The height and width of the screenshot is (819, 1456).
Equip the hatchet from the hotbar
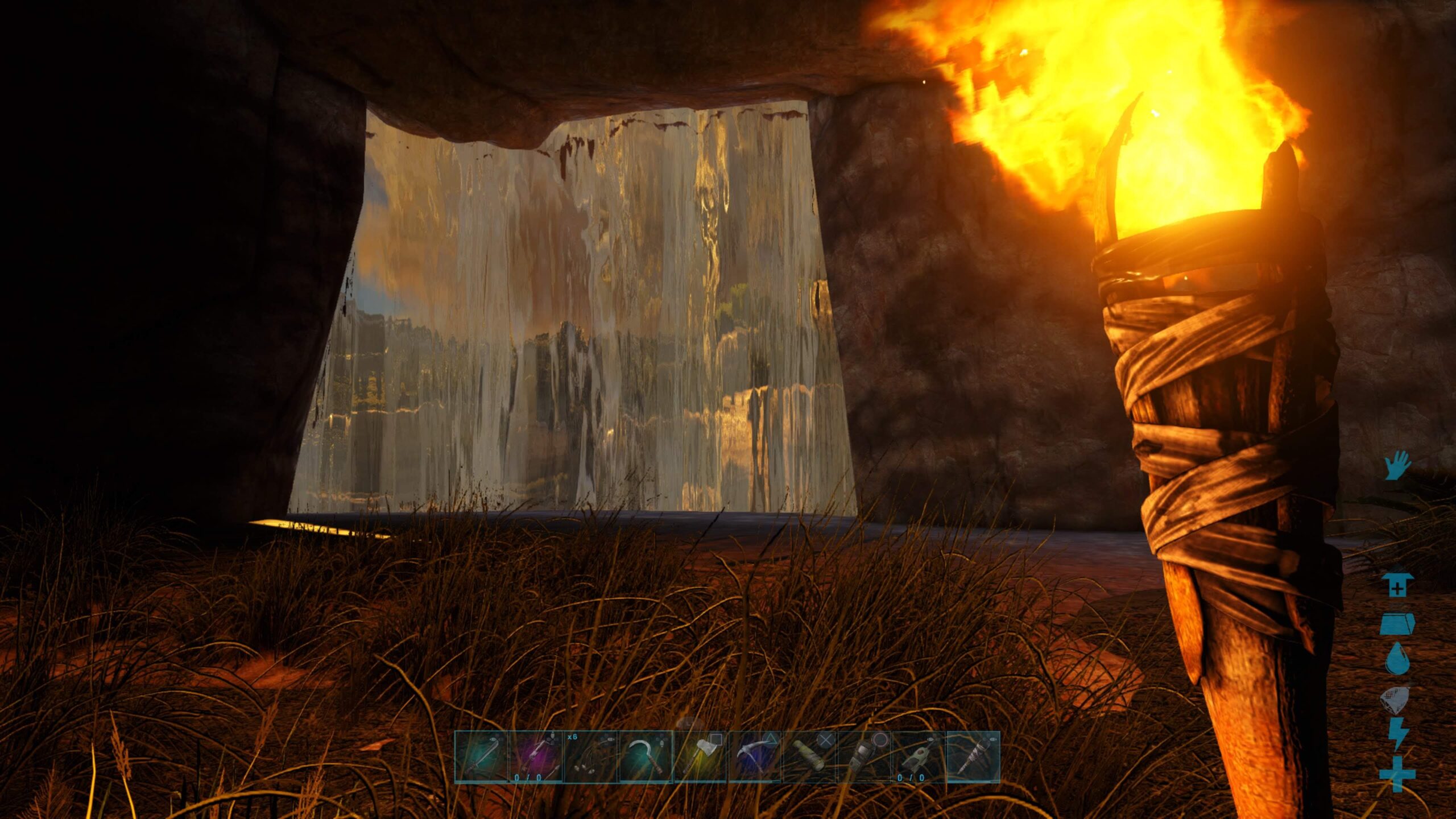click(700, 757)
